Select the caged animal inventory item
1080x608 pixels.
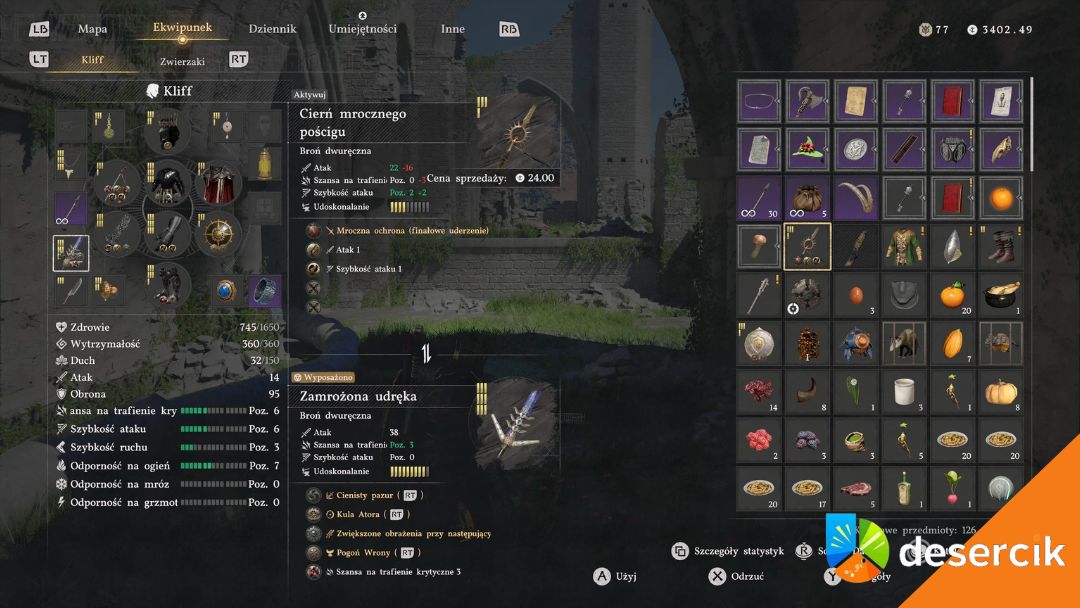coord(907,344)
